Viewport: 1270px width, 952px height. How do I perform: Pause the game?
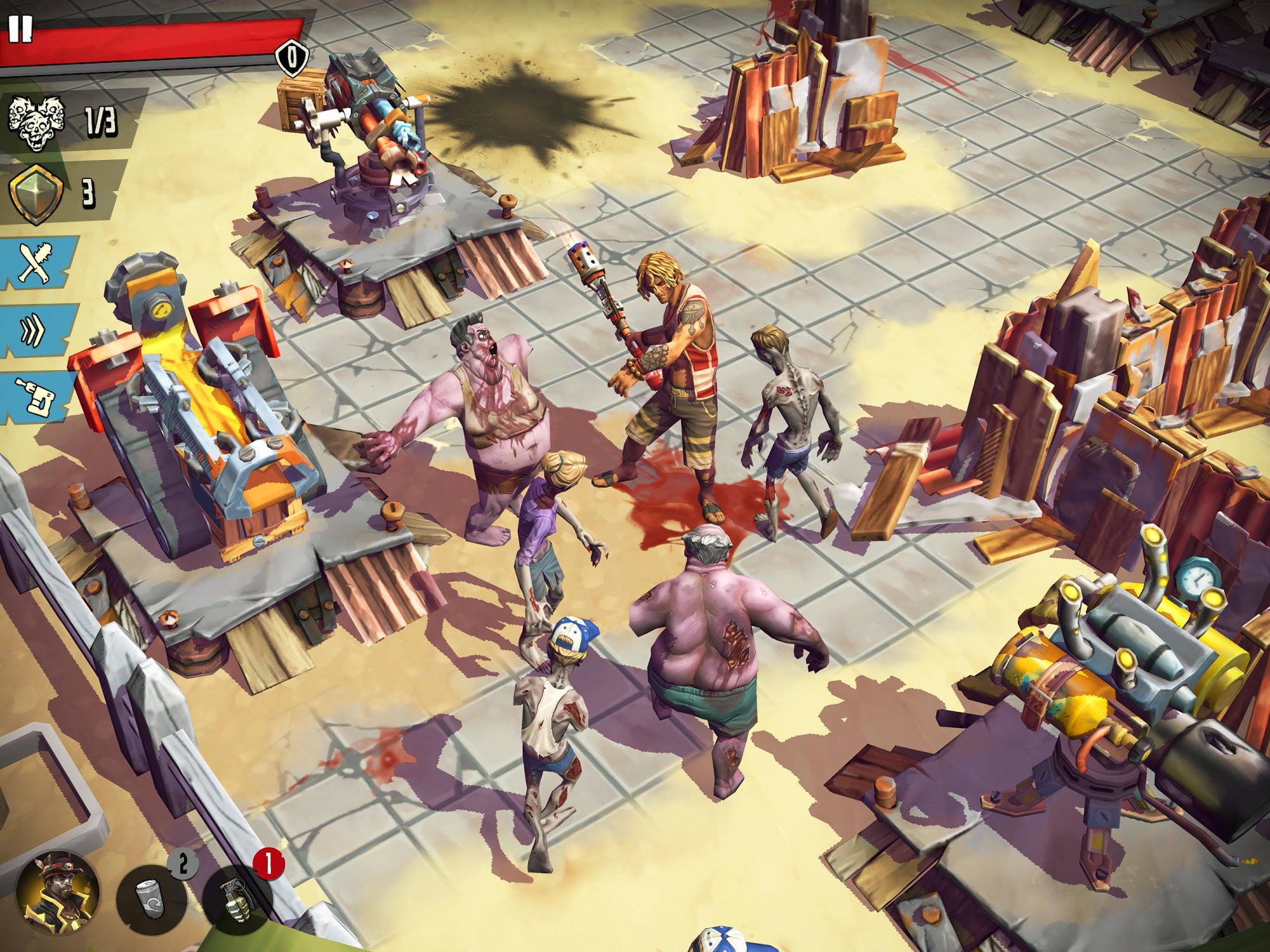[20, 29]
